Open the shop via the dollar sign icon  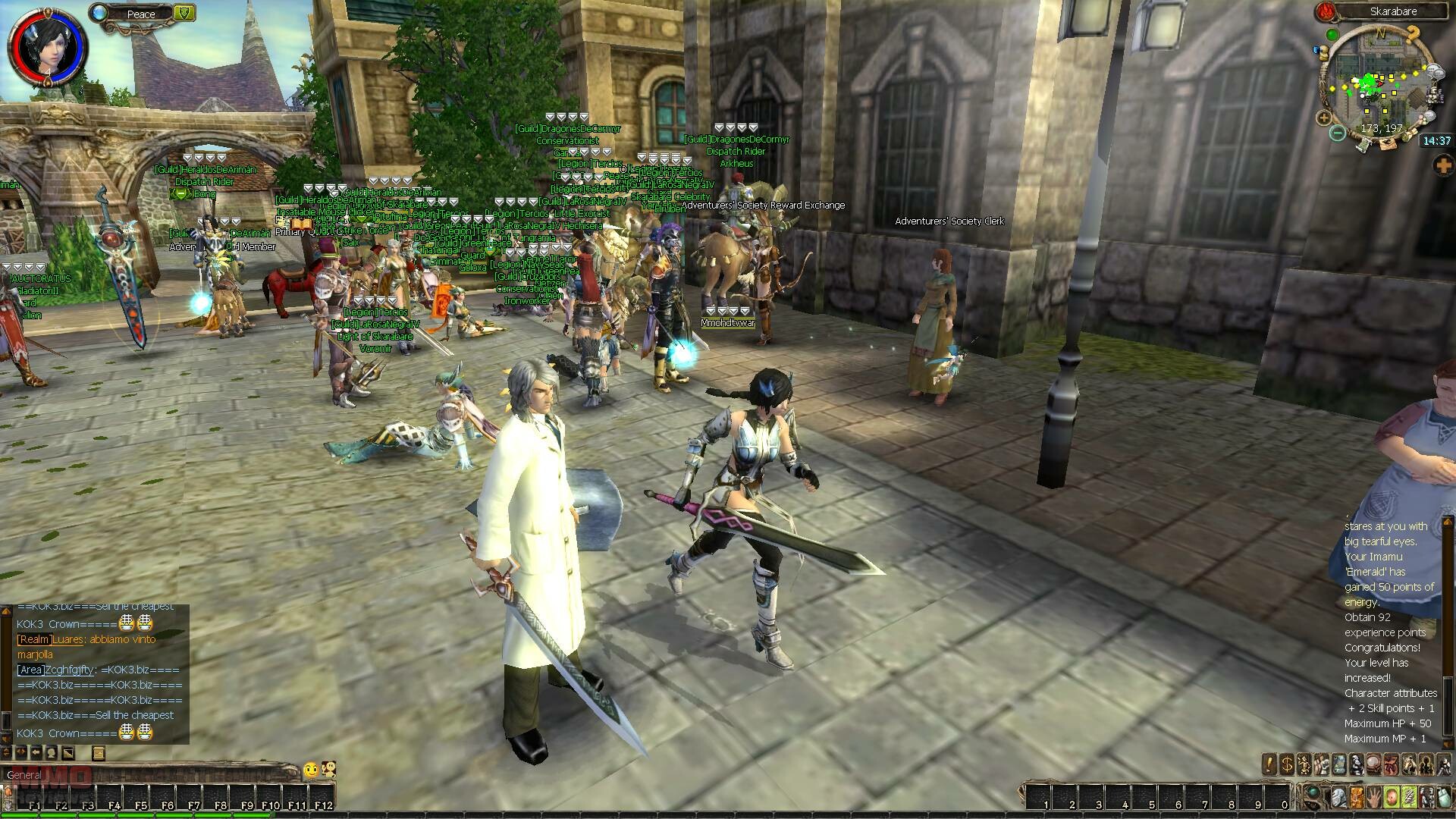tap(1287, 764)
